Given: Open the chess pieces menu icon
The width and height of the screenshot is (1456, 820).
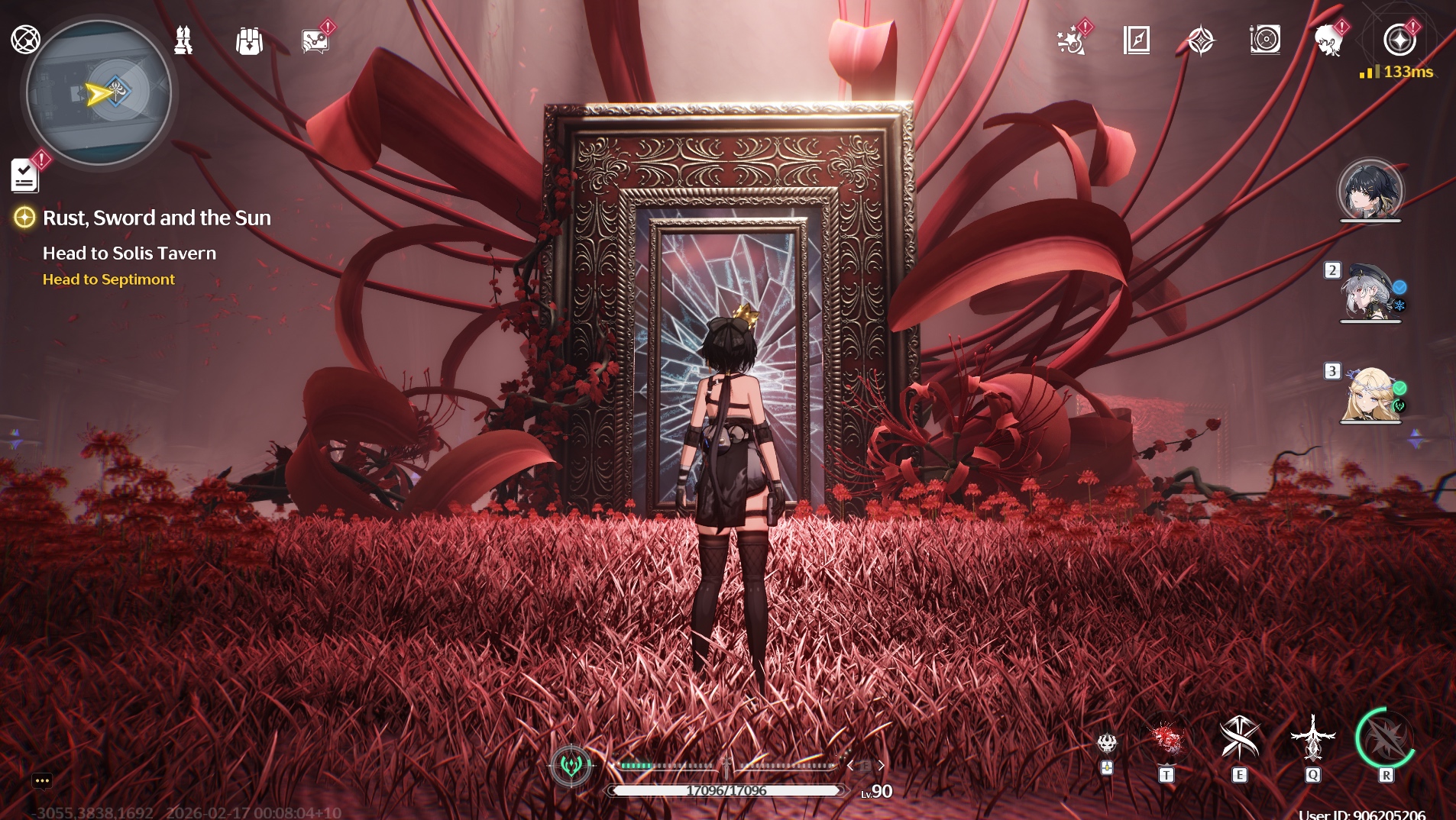Looking at the screenshot, I should tap(183, 40).
